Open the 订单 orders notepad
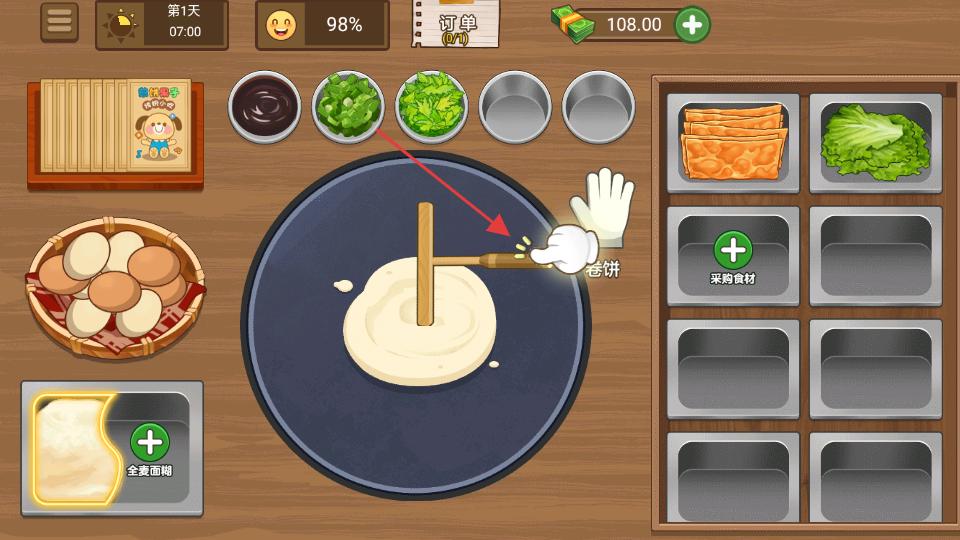This screenshot has width=960, height=540. [x=455, y=24]
